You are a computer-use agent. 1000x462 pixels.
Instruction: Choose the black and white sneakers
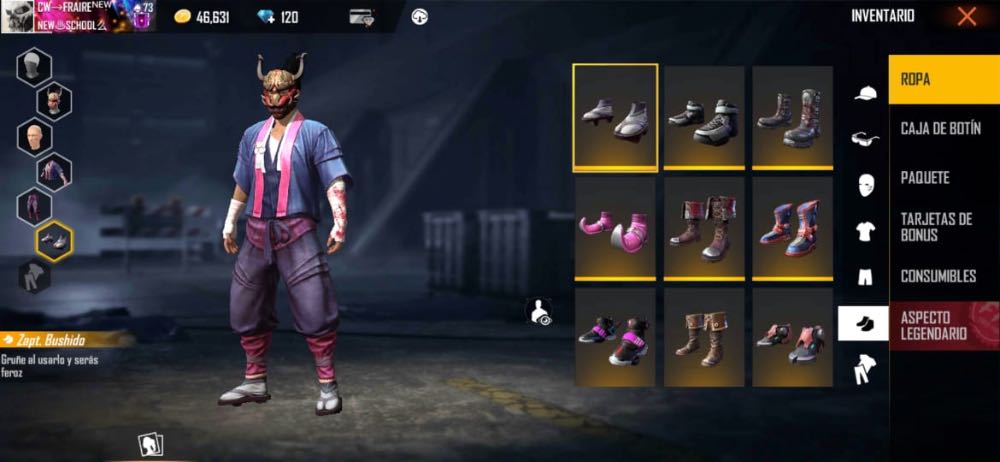tap(704, 118)
